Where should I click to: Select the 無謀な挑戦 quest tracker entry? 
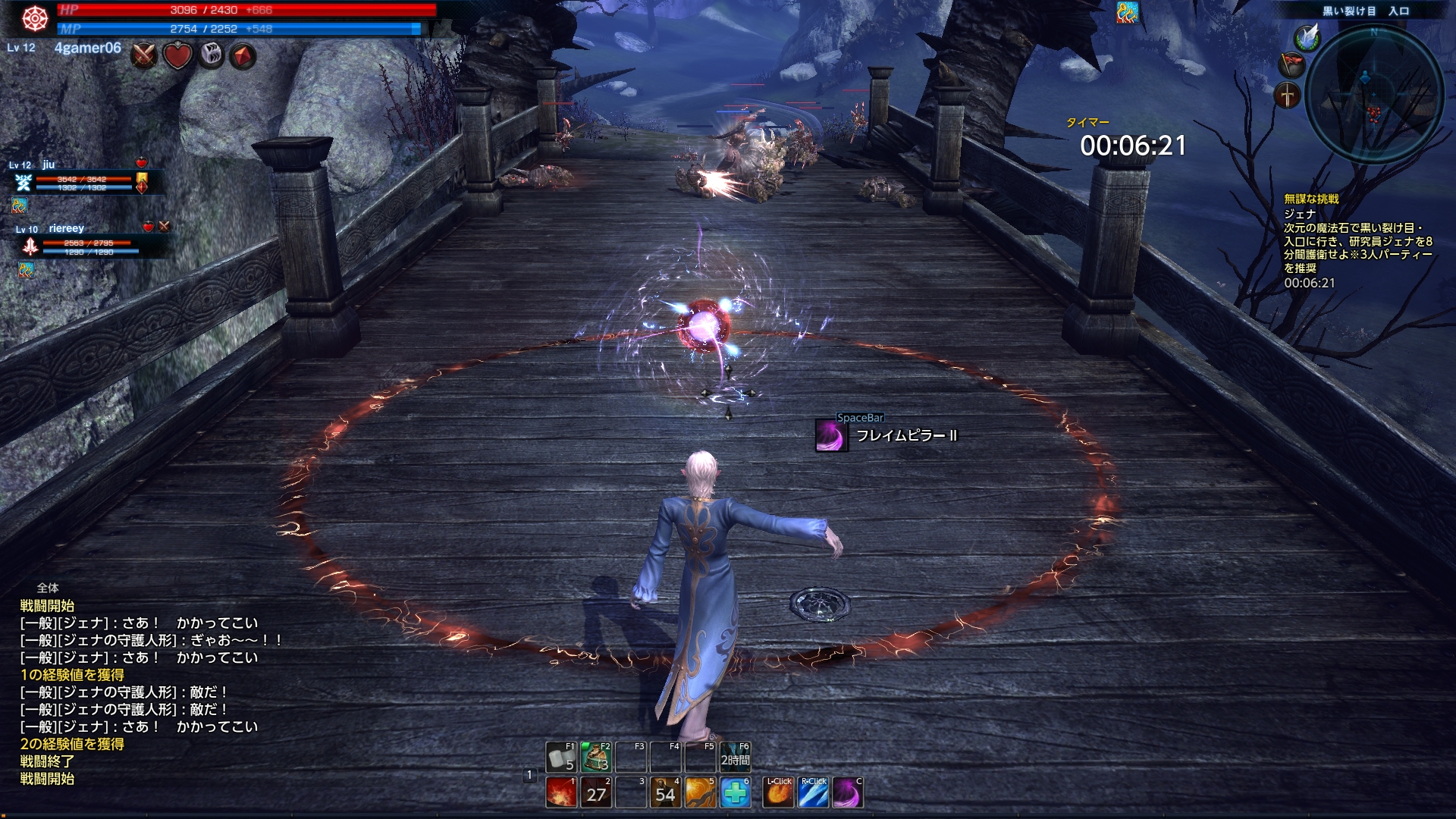click(x=1311, y=199)
